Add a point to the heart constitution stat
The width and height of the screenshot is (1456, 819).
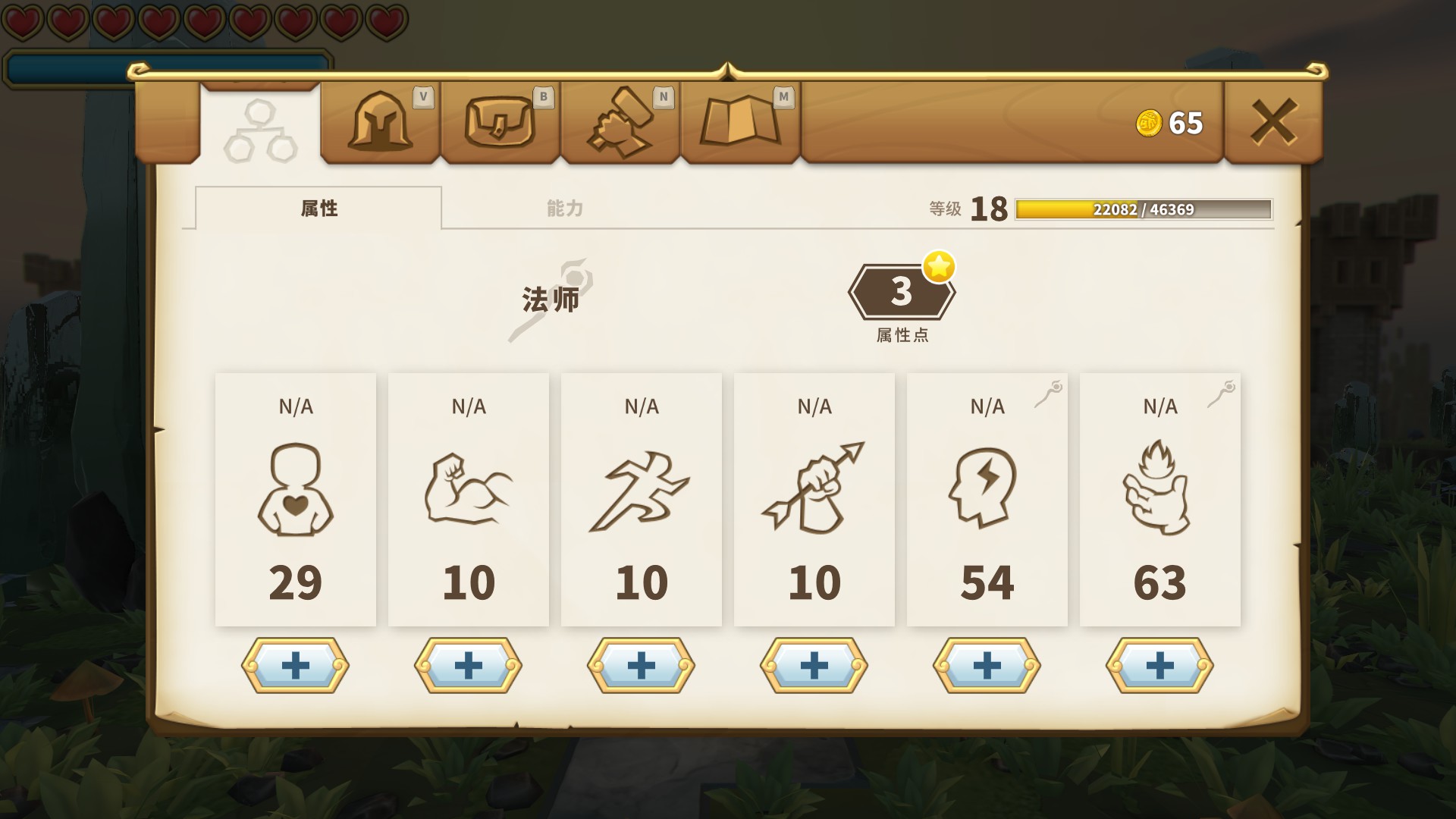point(296,666)
